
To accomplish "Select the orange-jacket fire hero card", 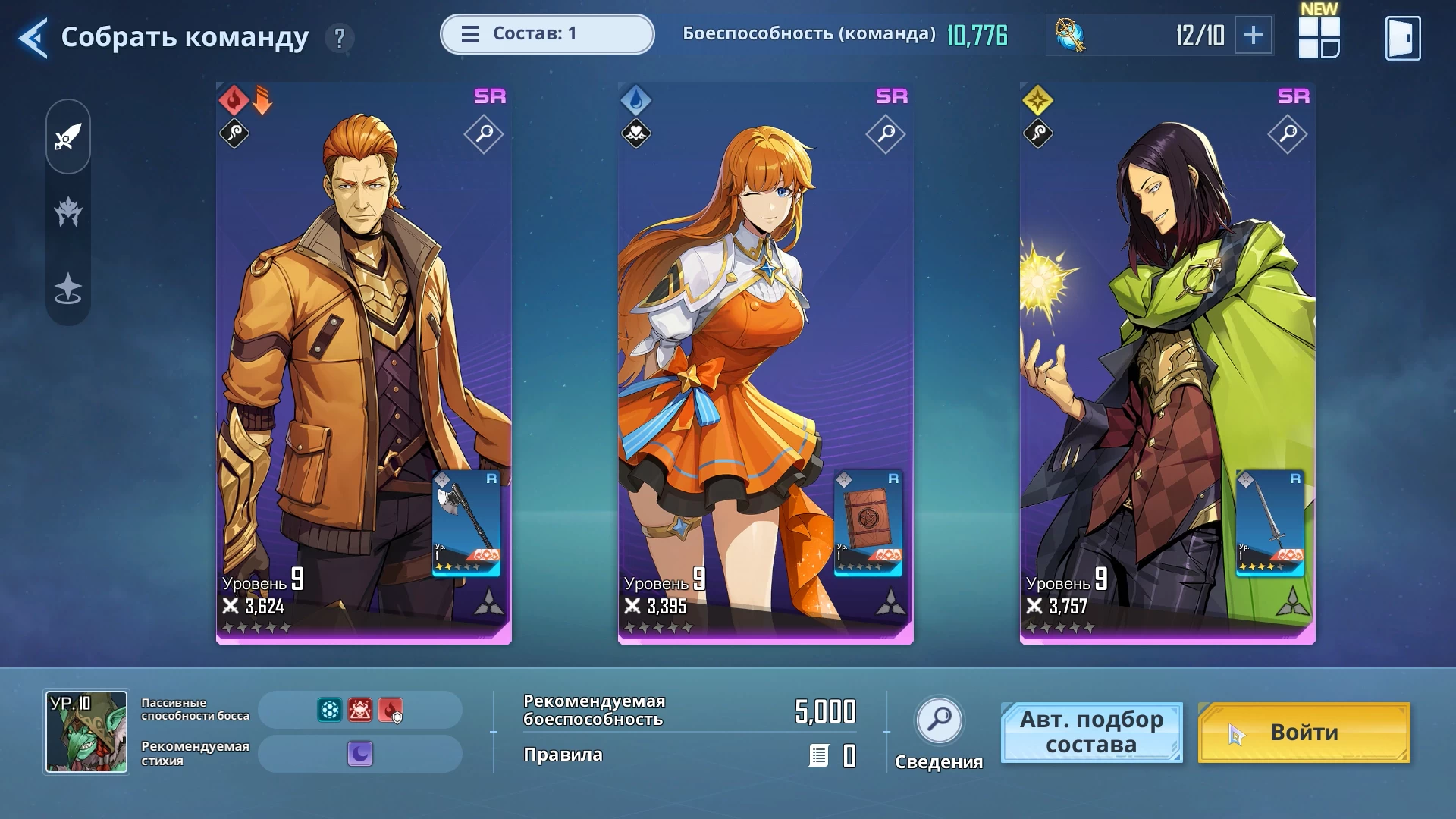I will pos(341,341).
